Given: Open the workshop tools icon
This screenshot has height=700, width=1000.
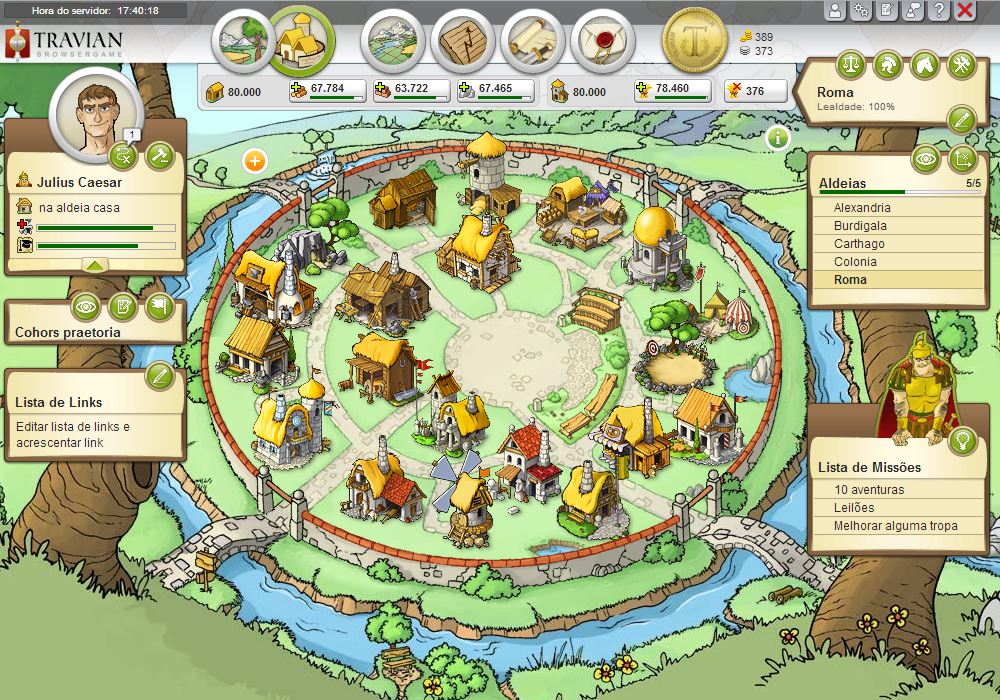Looking at the screenshot, I should (x=961, y=65).
